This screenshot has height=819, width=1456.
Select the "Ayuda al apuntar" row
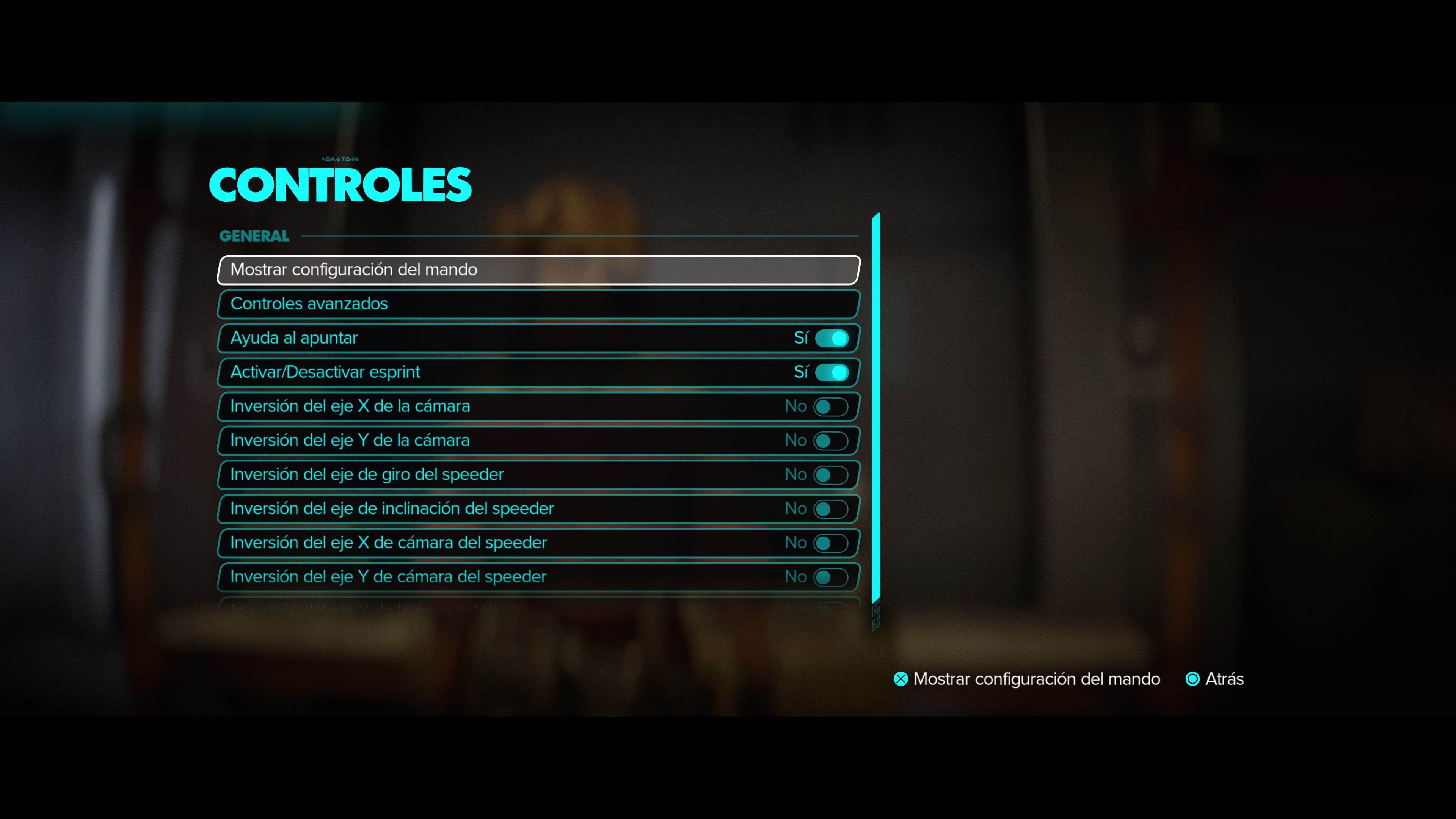[x=395, y=338]
